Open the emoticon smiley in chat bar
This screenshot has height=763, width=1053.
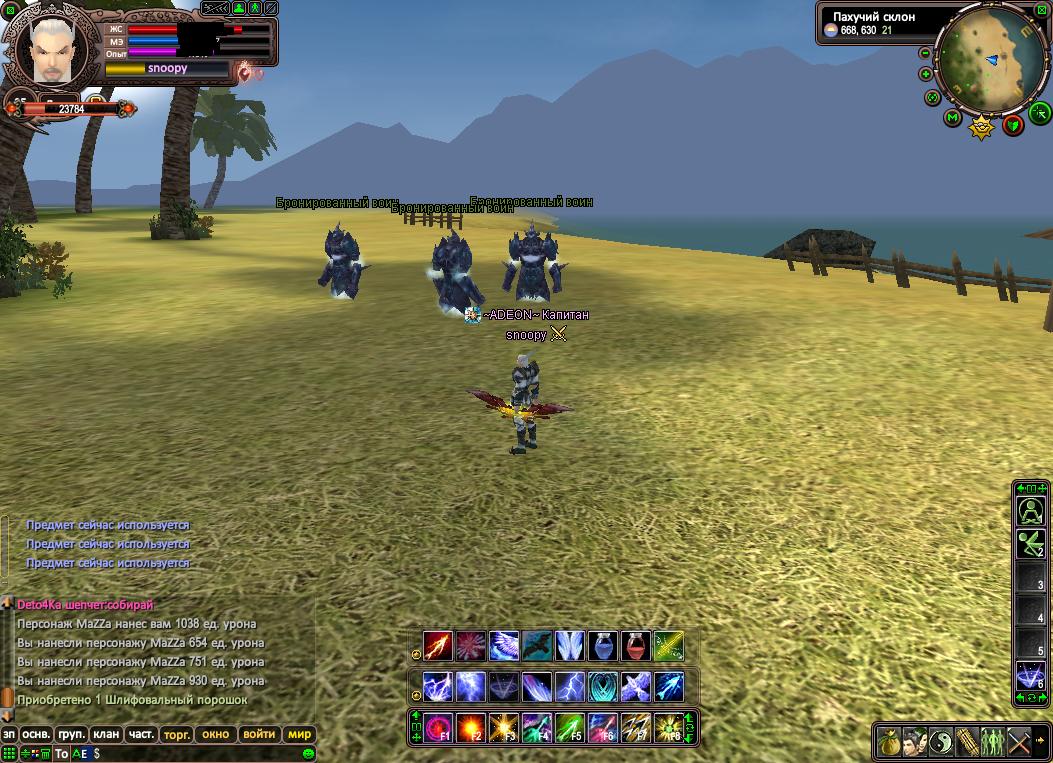coord(309,753)
